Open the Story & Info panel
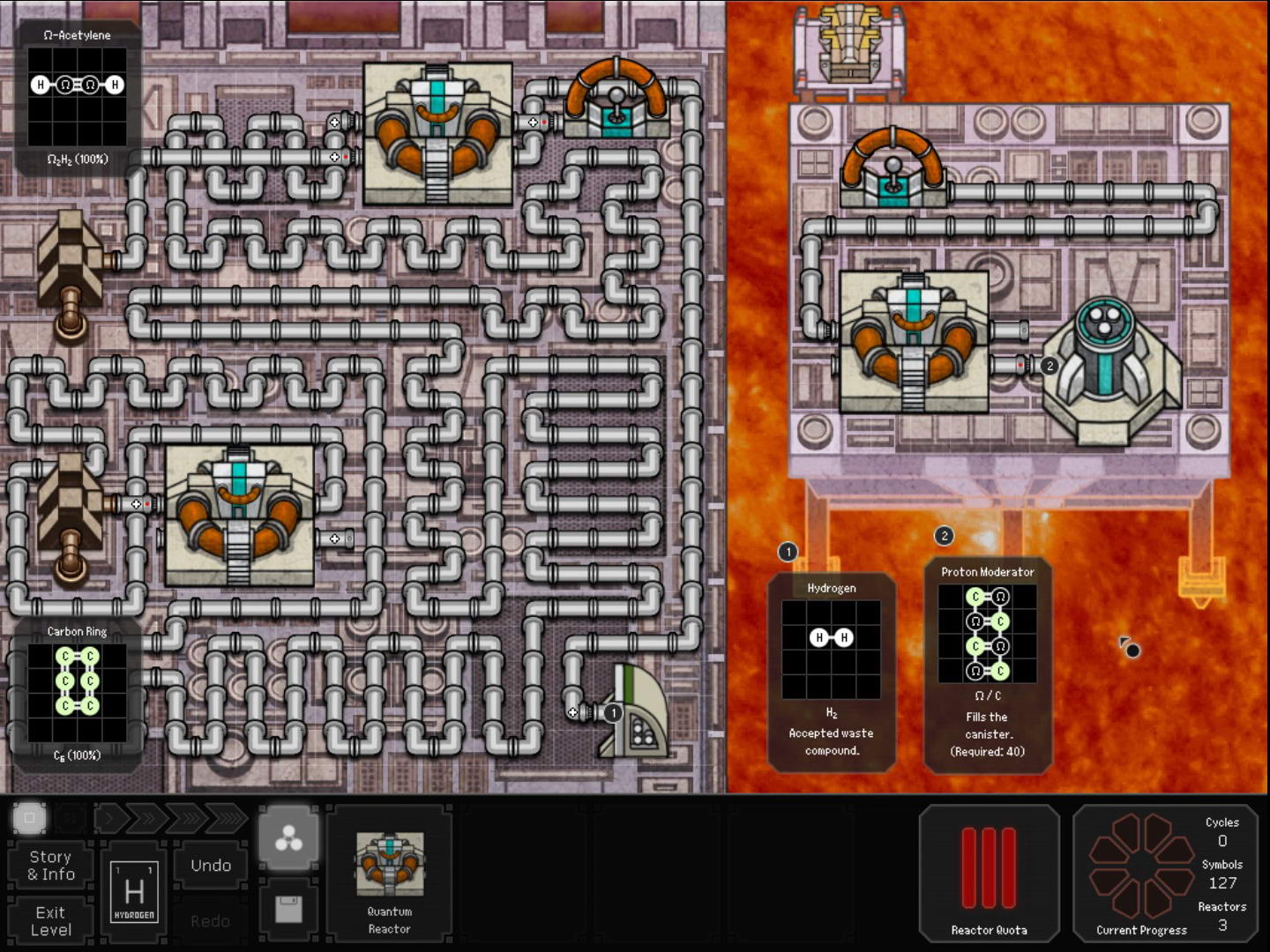The image size is (1270, 952). 51,866
